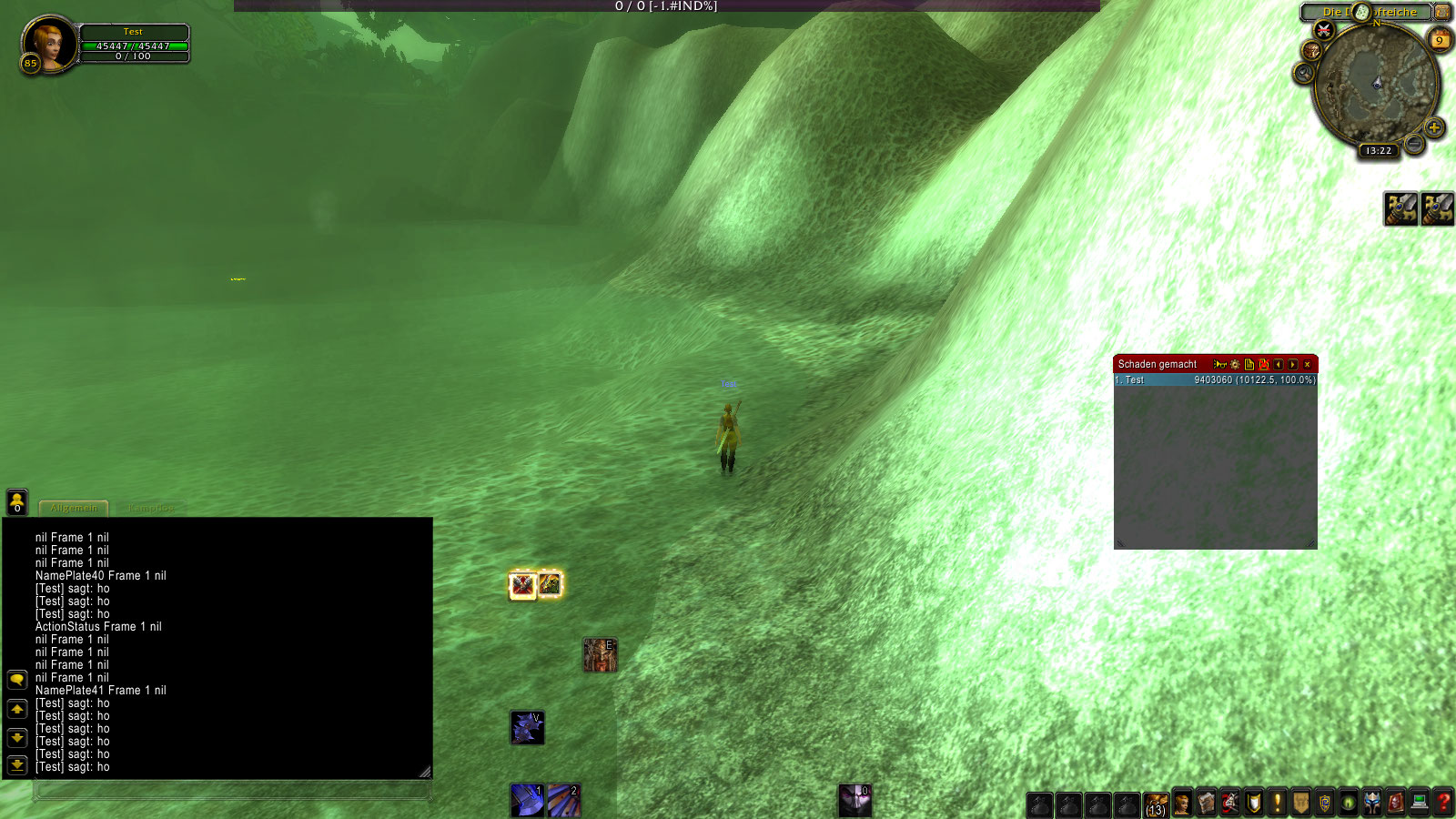Zoom in on the minimap
Viewport: 1456px width, 819px height.
point(1434,127)
